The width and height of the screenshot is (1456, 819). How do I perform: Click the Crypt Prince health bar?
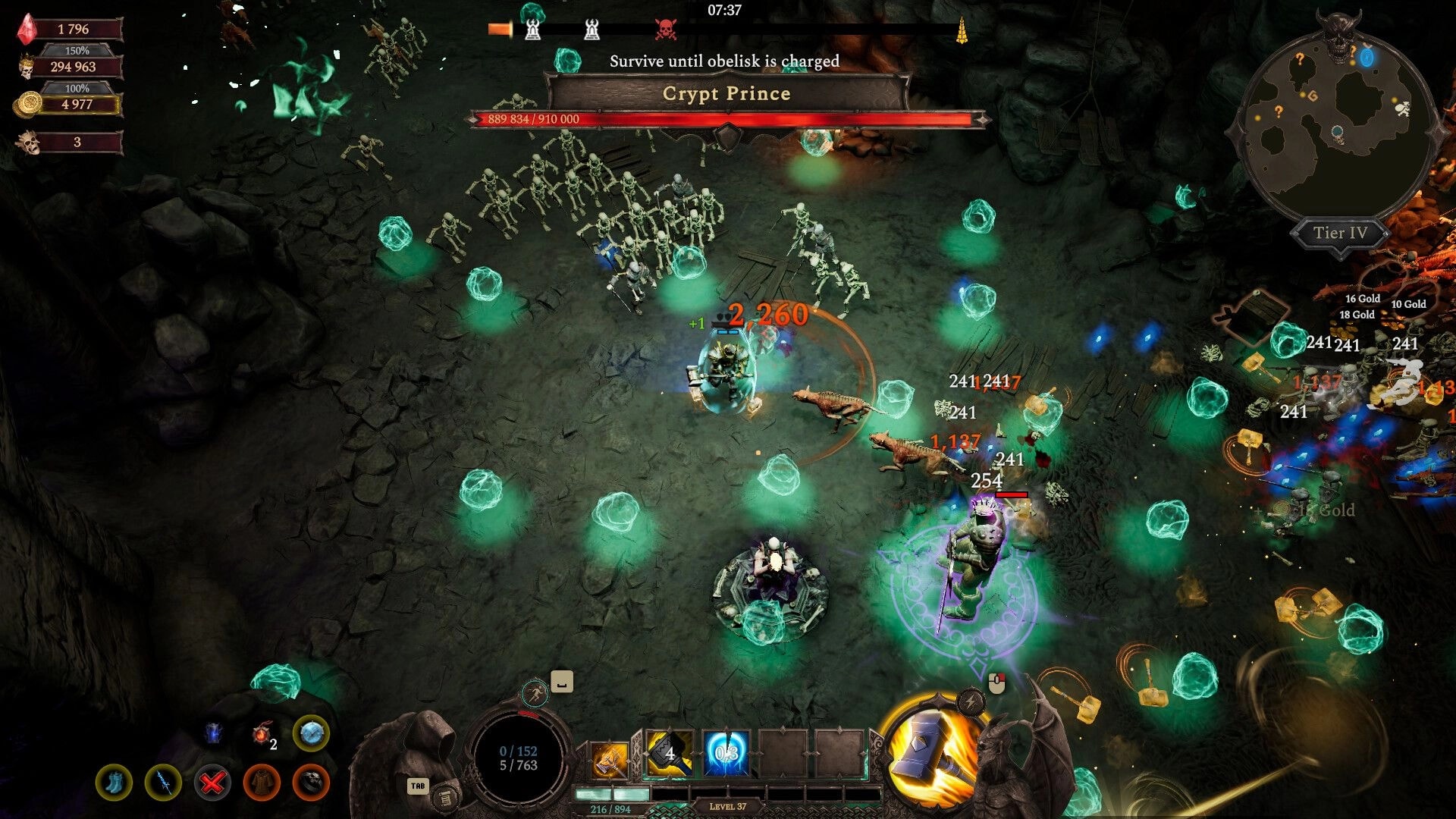pyautogui.click(x=726, y=118)
